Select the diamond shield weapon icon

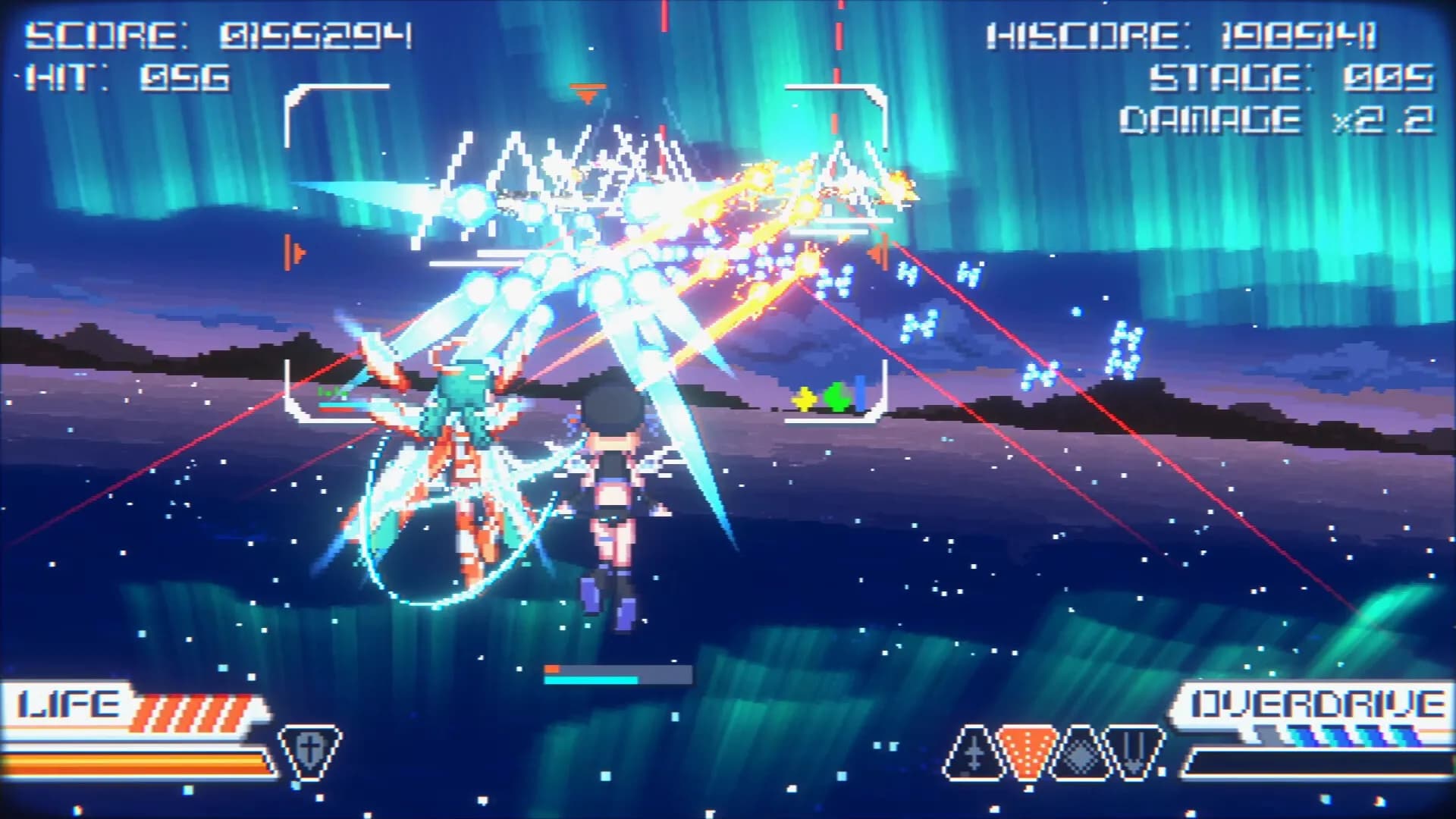pos(1081,755)
